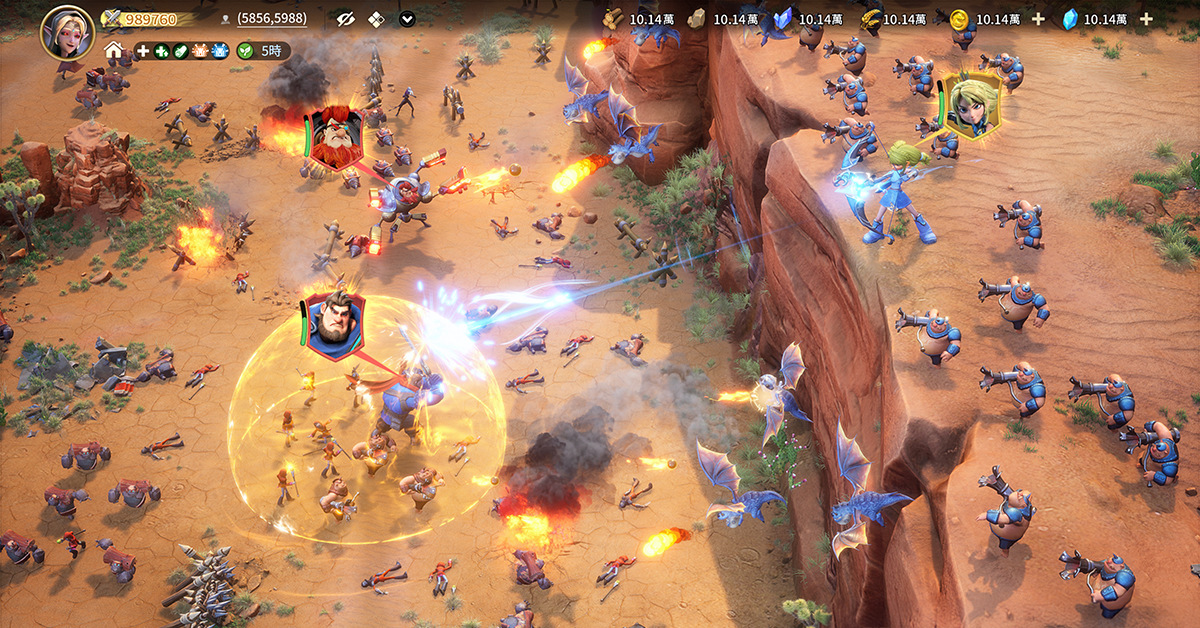Click the orange monster-face buff icon
The width and height of the screenshot is (1200, 628).
point(200,51)
